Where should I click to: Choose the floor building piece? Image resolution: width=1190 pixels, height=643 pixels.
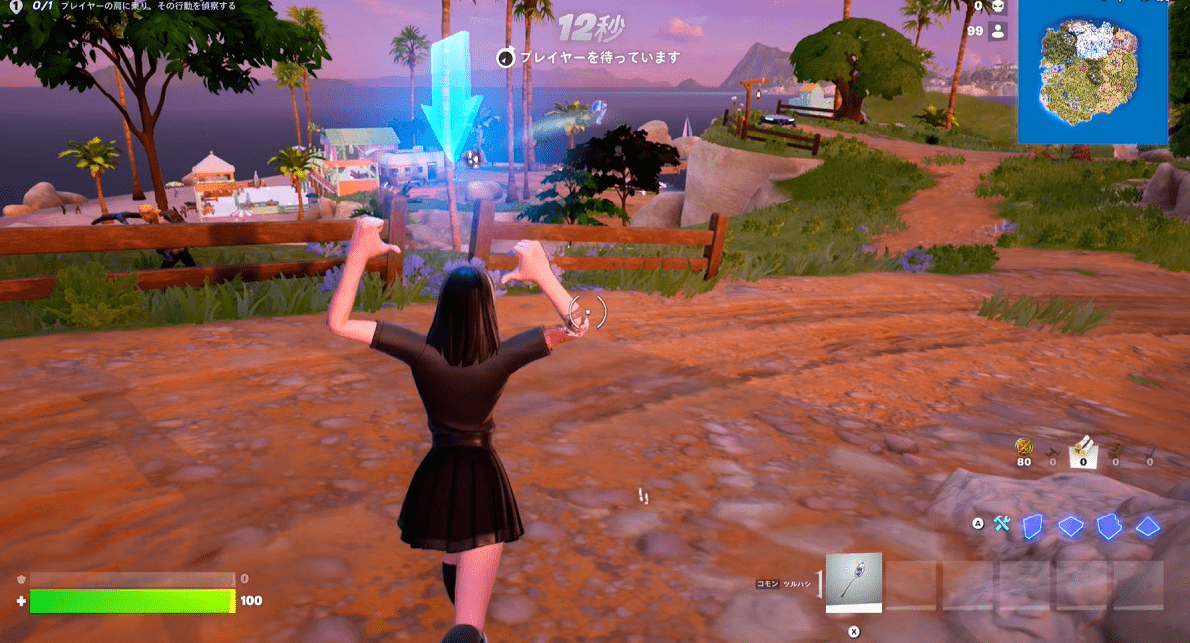[x=1071, y=526]
